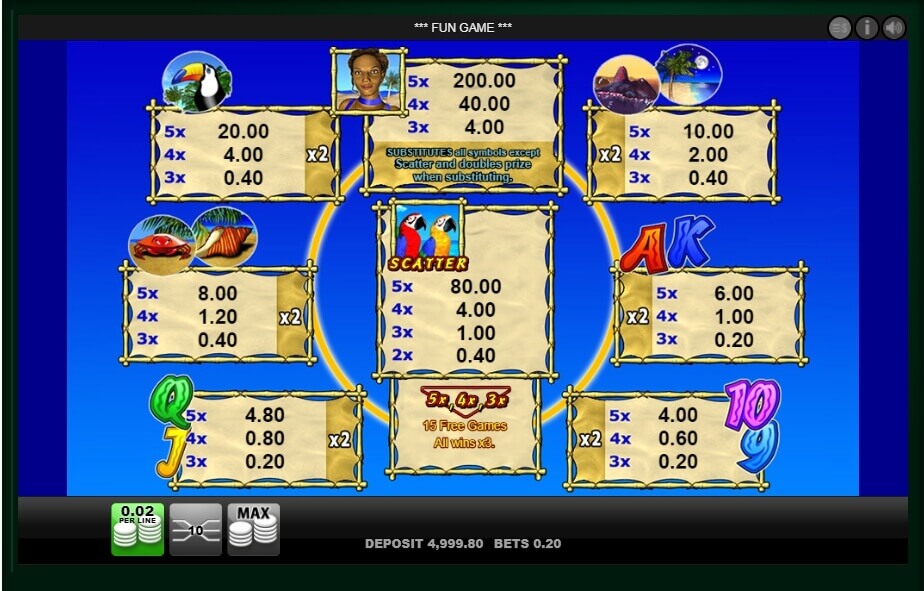Close paytable with the info button
The height and width of the screenshot is (591, 924).
(x=866, y=28)
